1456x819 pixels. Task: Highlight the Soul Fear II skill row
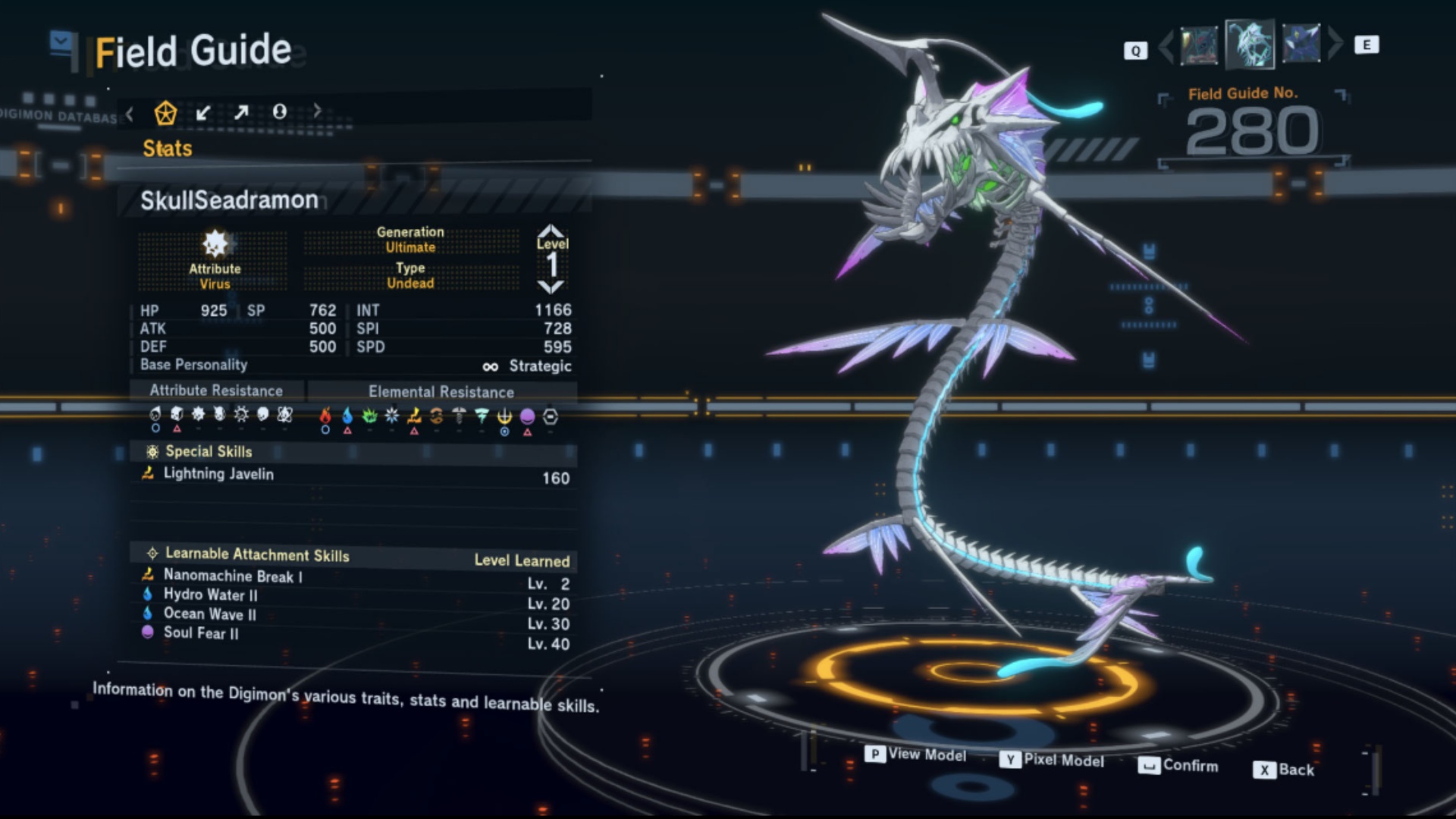(200, 633)
